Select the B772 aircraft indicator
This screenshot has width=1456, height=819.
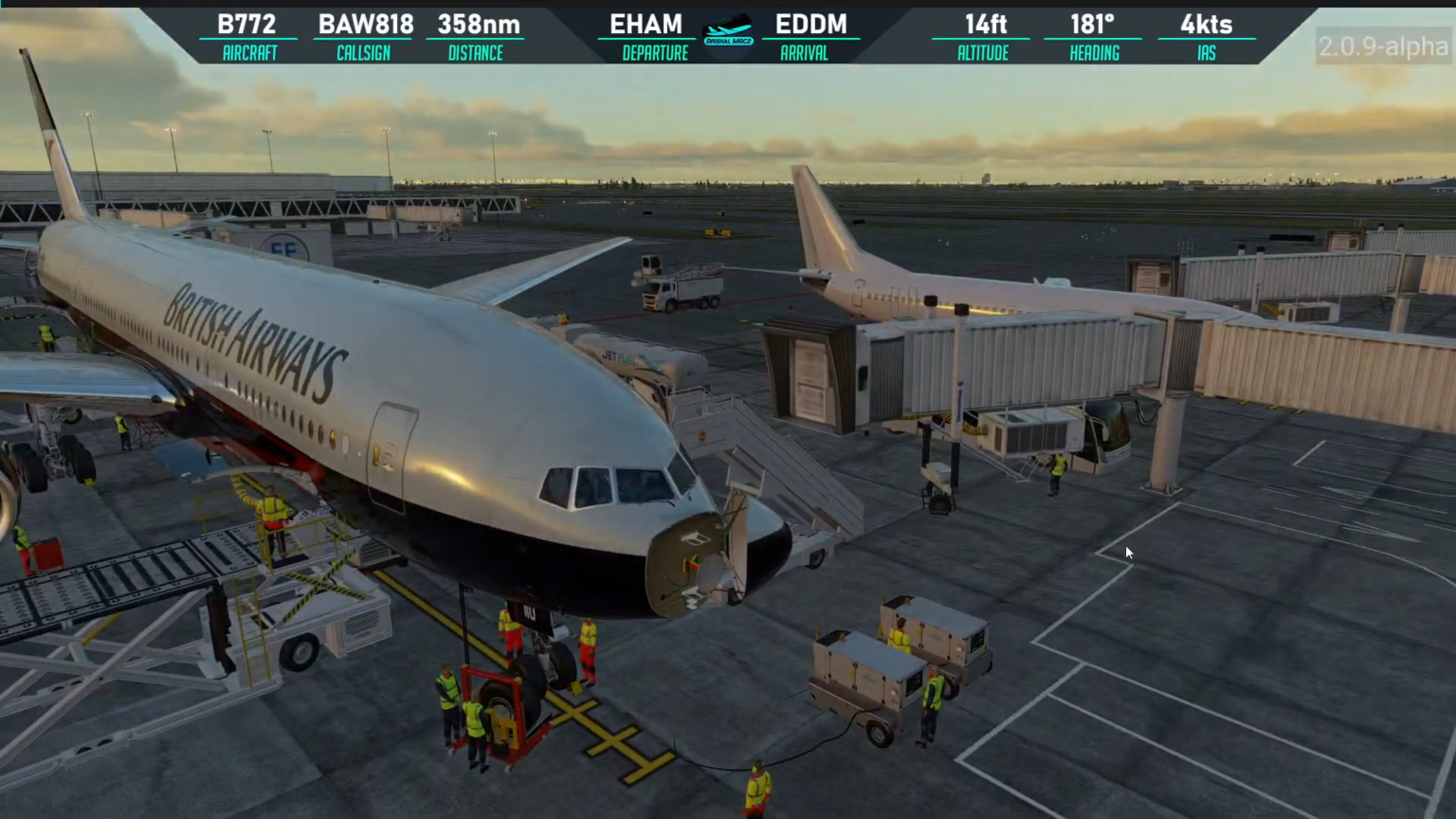pyautogui.click(x=246, y=25)
